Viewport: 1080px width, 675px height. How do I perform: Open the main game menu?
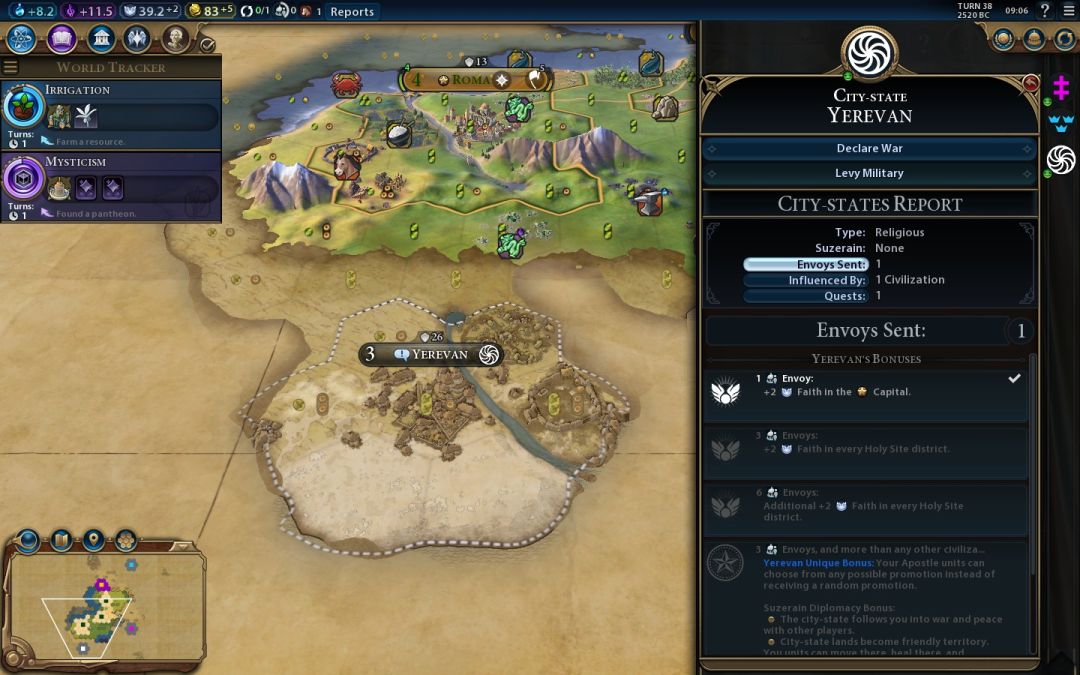[x=1066, y=11]
